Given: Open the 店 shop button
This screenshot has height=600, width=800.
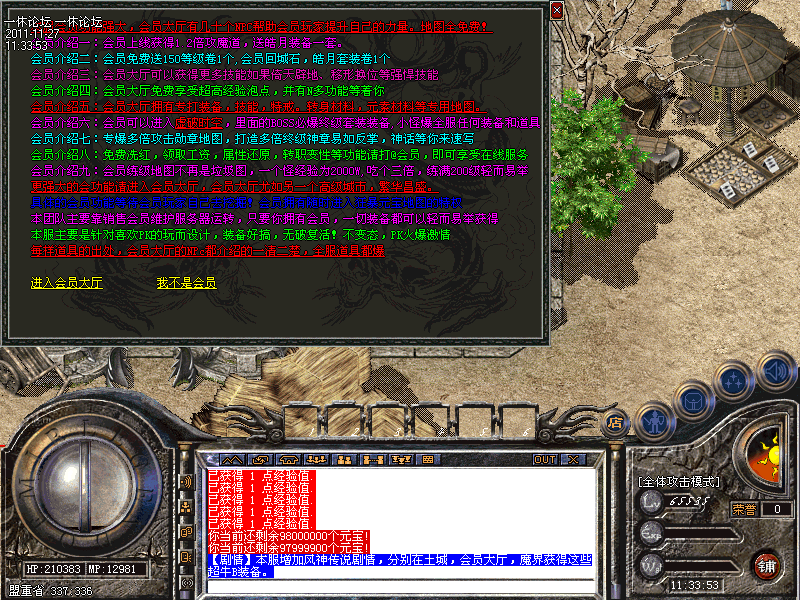Looking at the screenshot, I should tap(615, 421).
